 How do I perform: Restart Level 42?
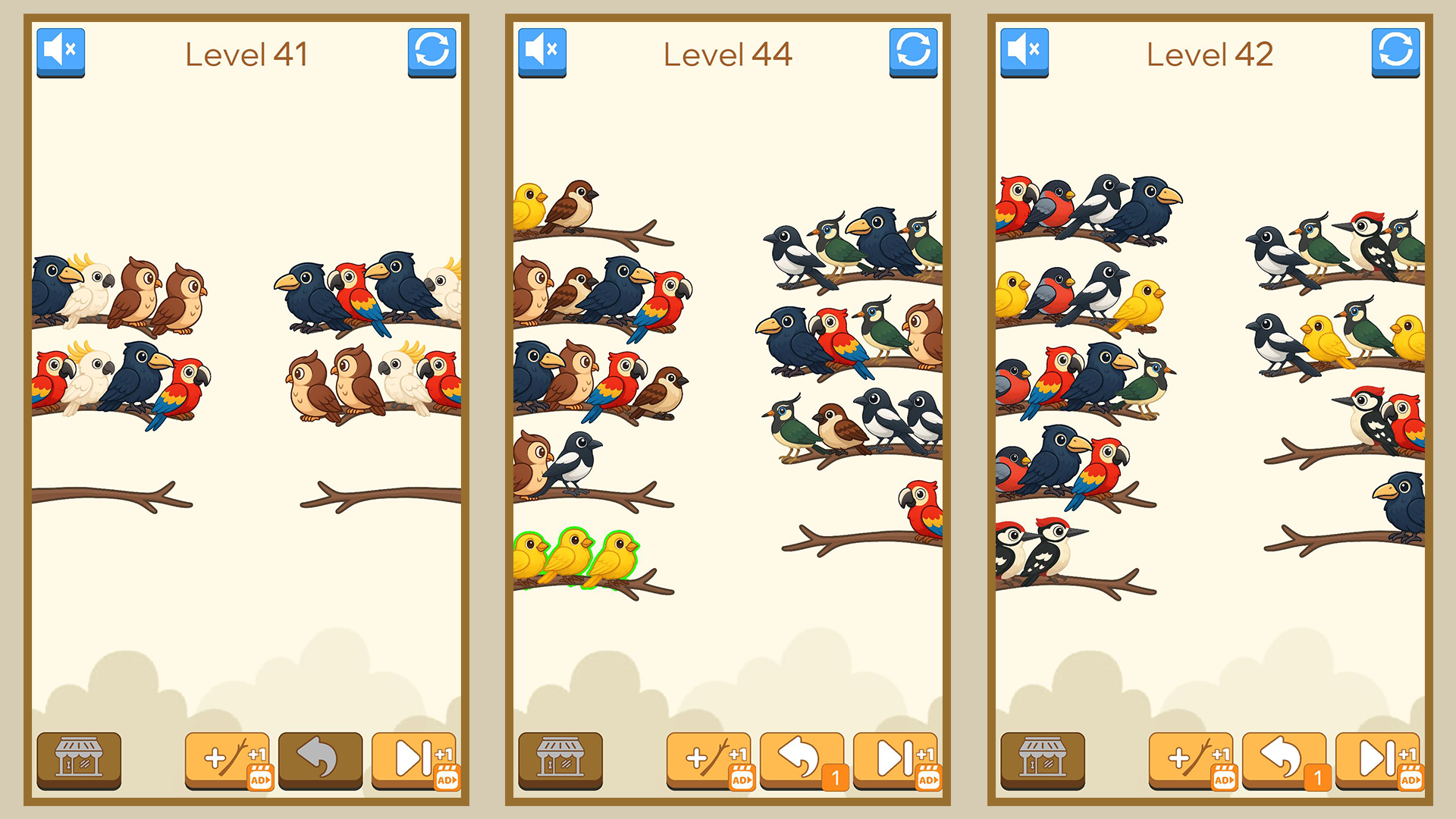tap(1396, 52)
